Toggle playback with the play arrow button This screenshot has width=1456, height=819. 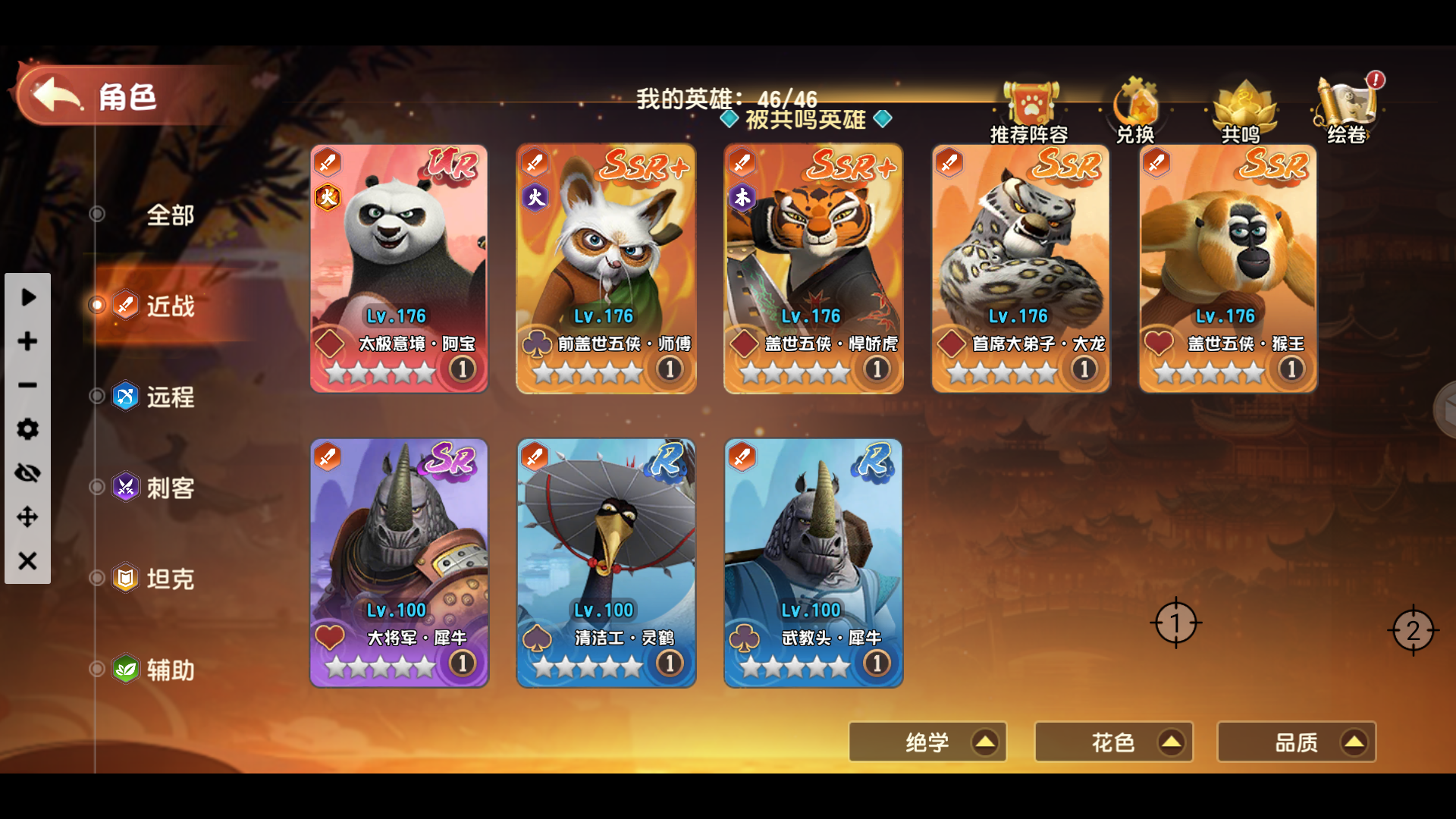click(27, 297)
